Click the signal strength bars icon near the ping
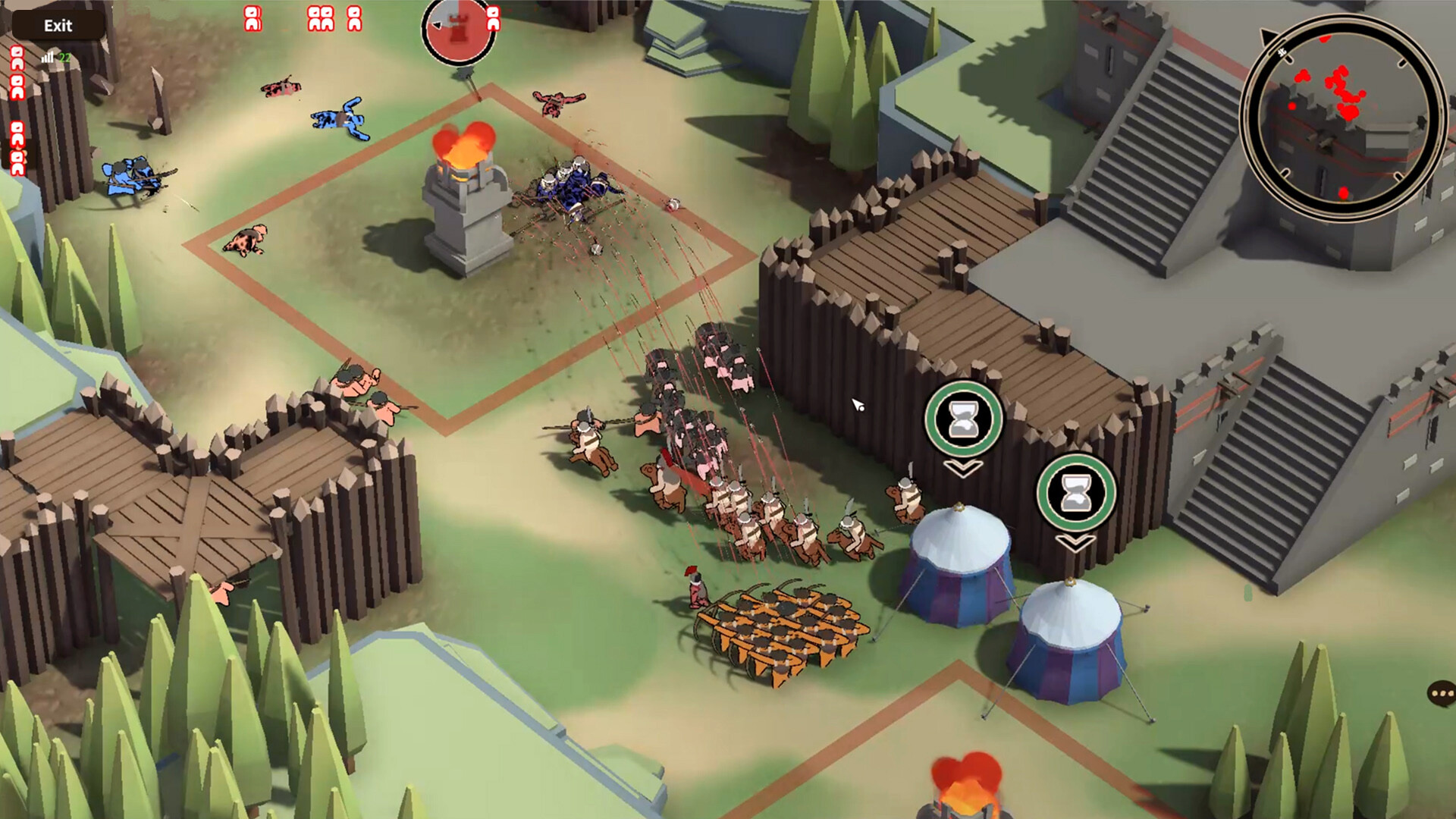 tap(48, 56)
